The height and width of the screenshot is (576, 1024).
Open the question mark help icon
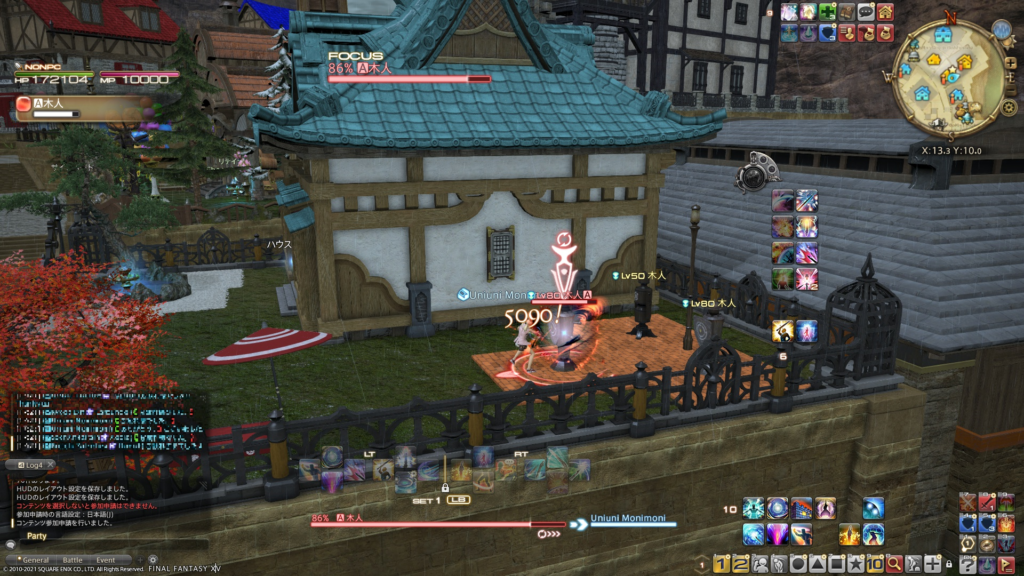(x=967, y=564)
